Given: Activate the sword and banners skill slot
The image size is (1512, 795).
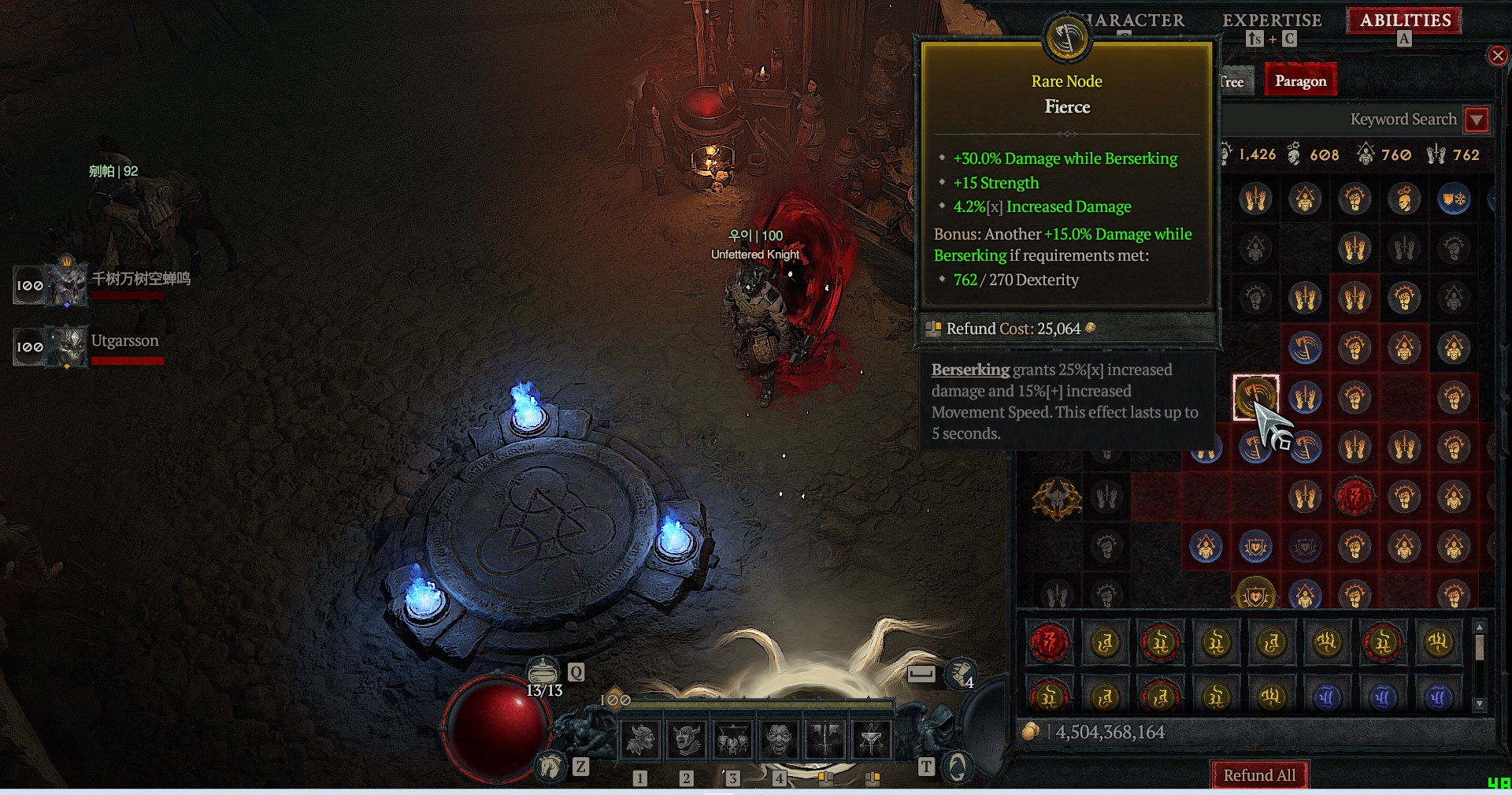Looking at the screenshot, I should [x=825, y=739].
